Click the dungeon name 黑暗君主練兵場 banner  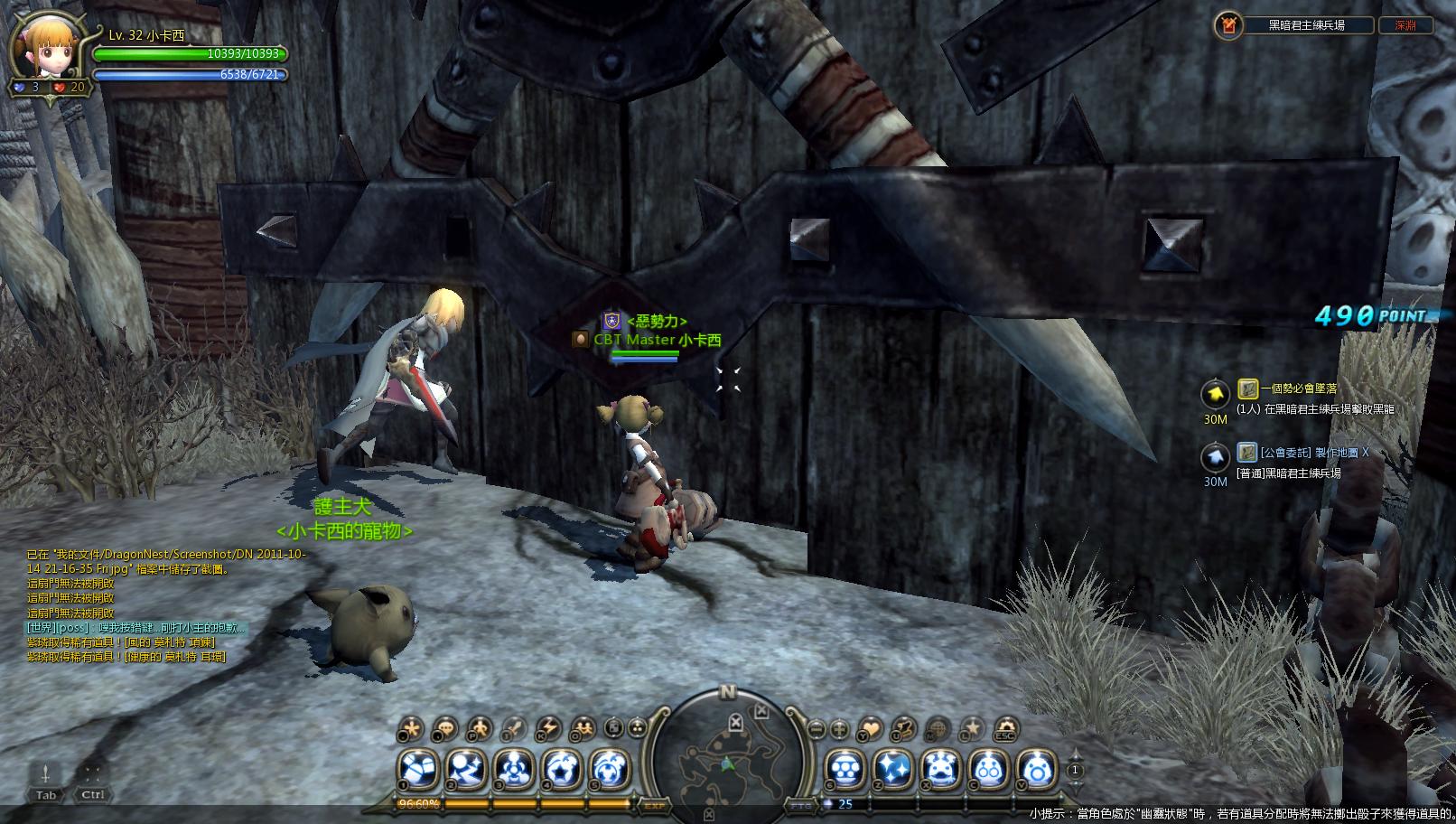click(1306, 25)
